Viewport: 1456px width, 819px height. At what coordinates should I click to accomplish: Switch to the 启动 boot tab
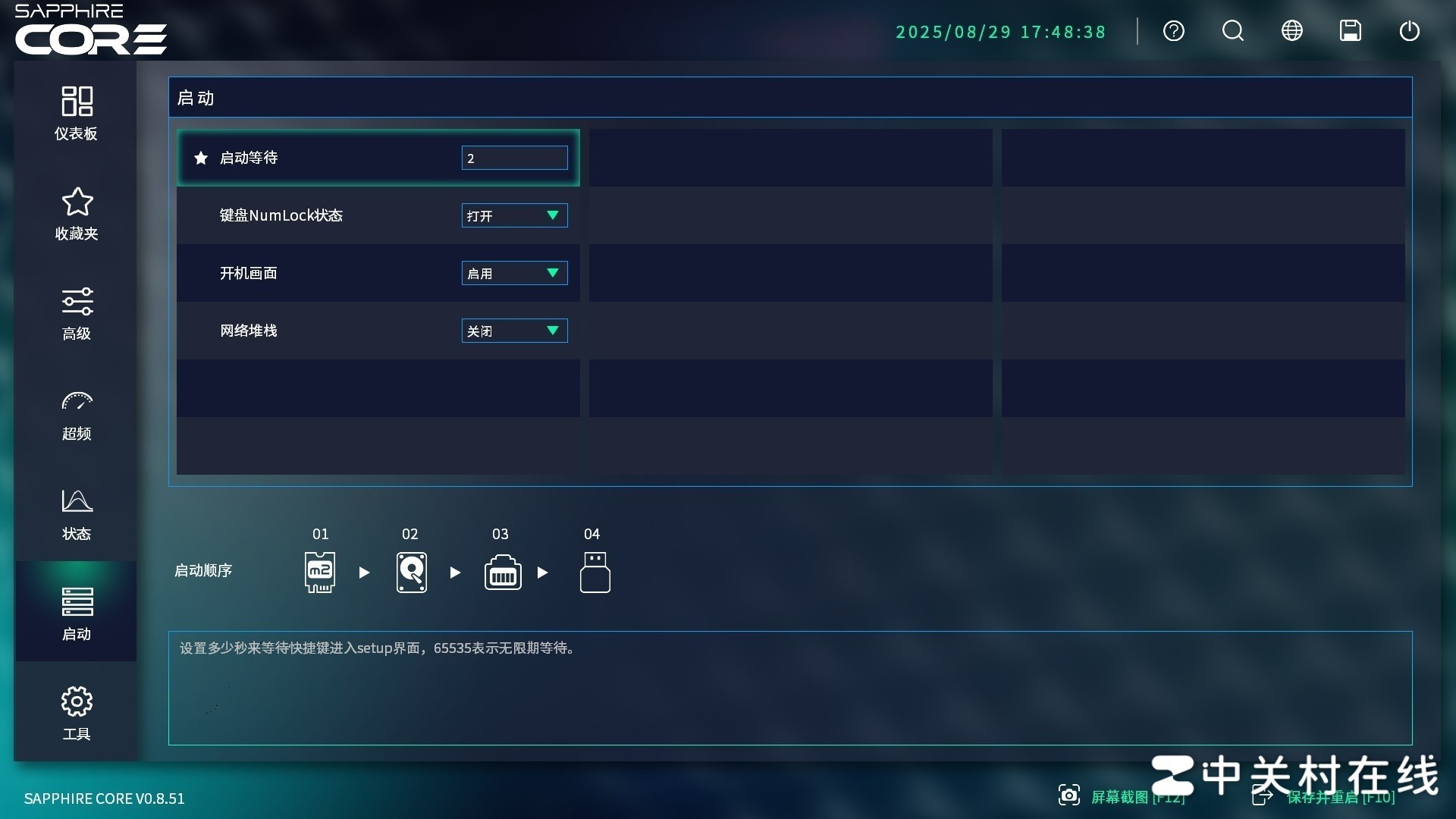[x=76, y=611]
